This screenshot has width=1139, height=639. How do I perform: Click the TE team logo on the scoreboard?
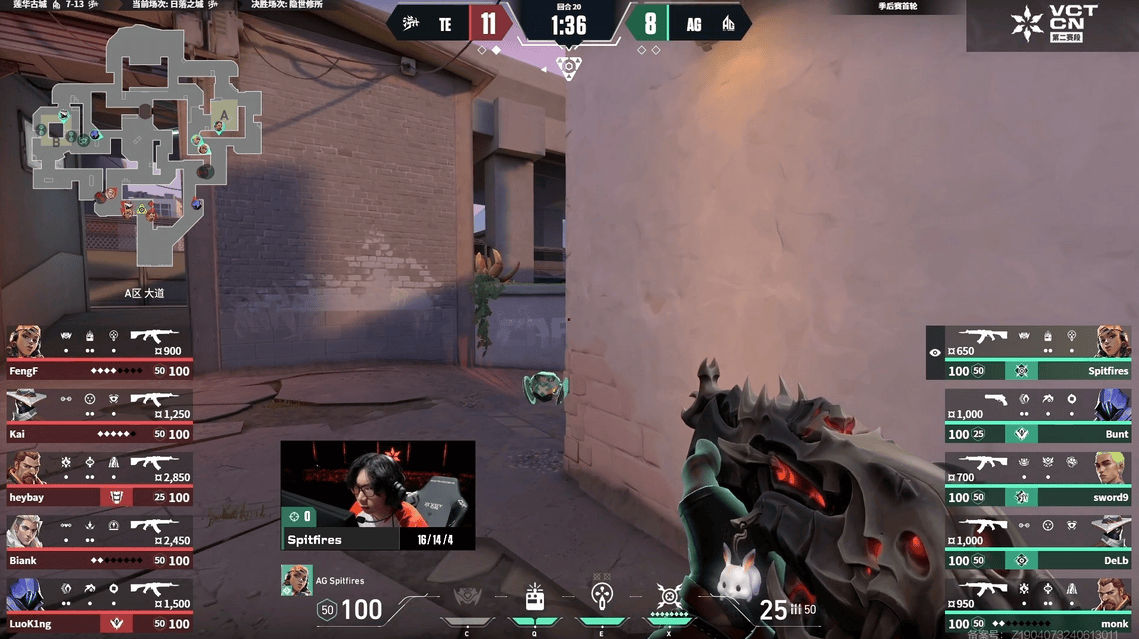coord(410,24)
